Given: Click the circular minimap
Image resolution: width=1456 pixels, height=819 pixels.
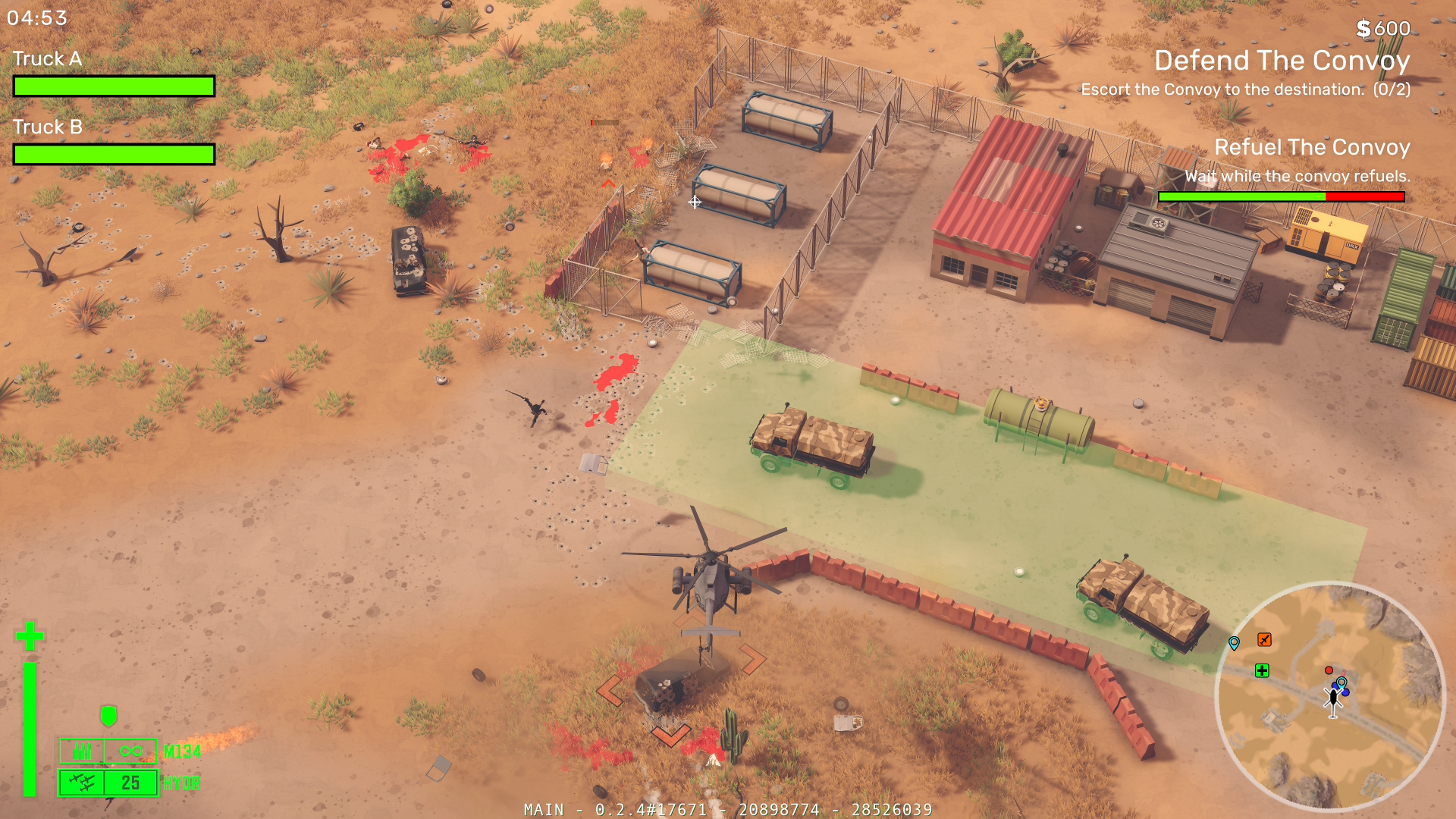Looking at the screenshot, I should (1329, 695).
